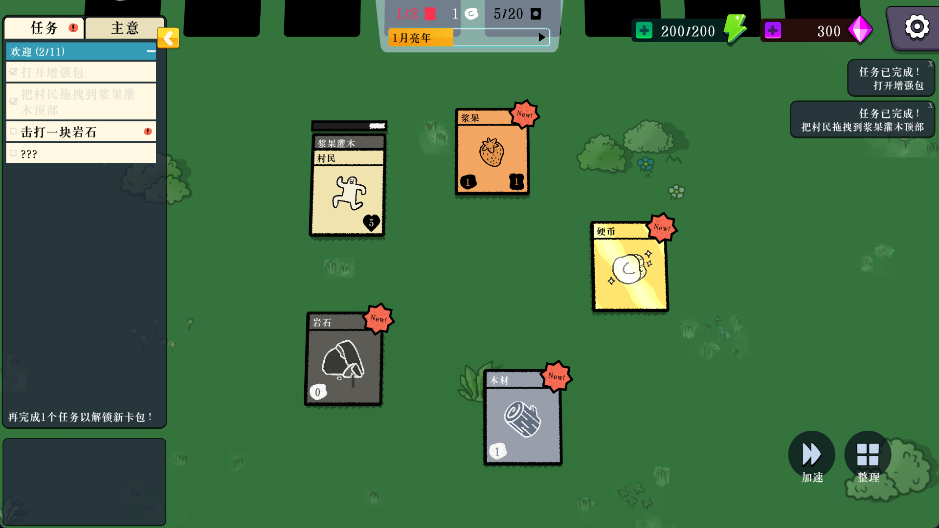Click the play arrow on the month bar
This screenshot has height=528, width=939.
tap(543, 38)
